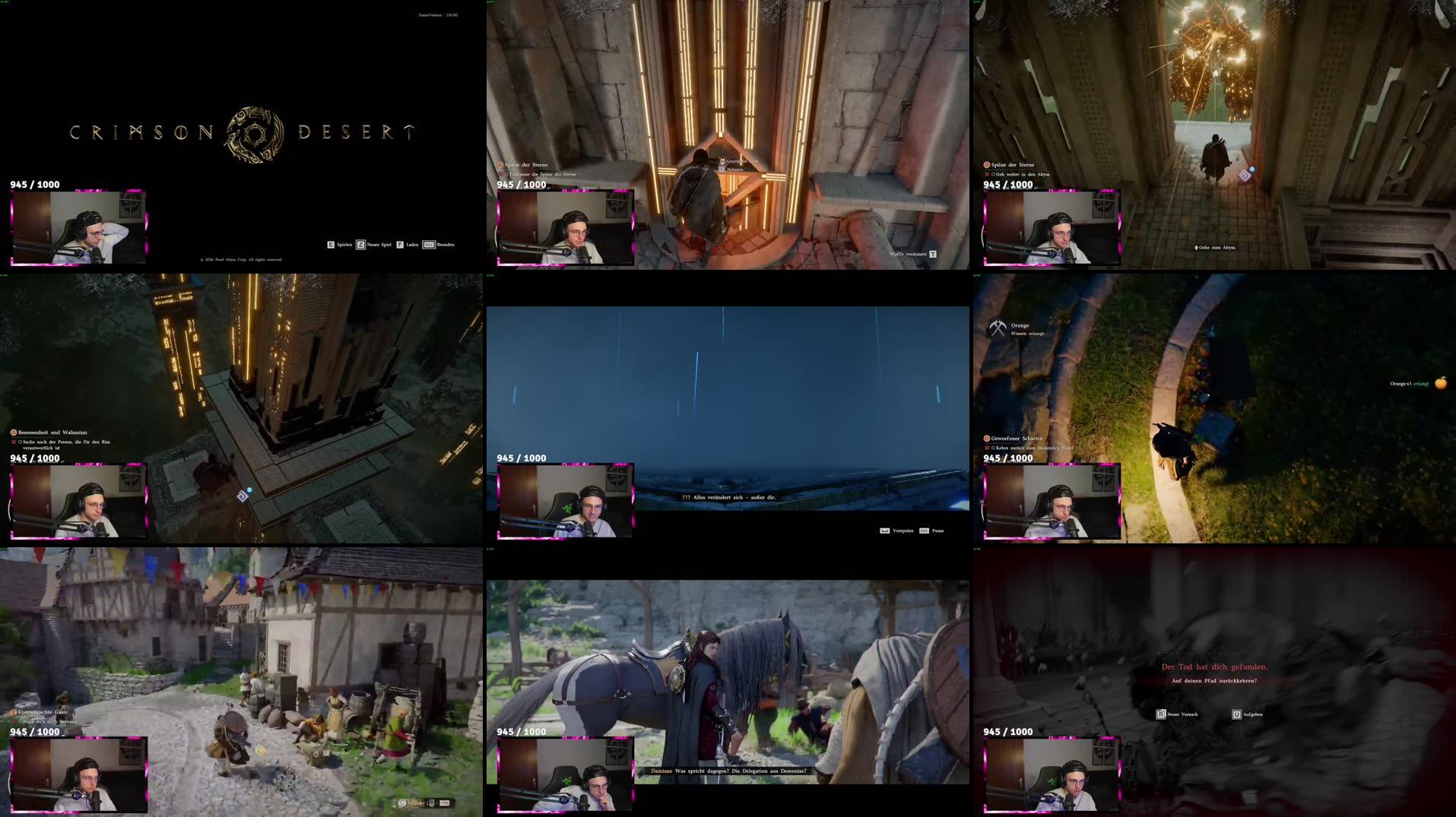1456x817 pixels.
Task: Select 'Neues Spiel' from the title menu
Action: (378, 244)
